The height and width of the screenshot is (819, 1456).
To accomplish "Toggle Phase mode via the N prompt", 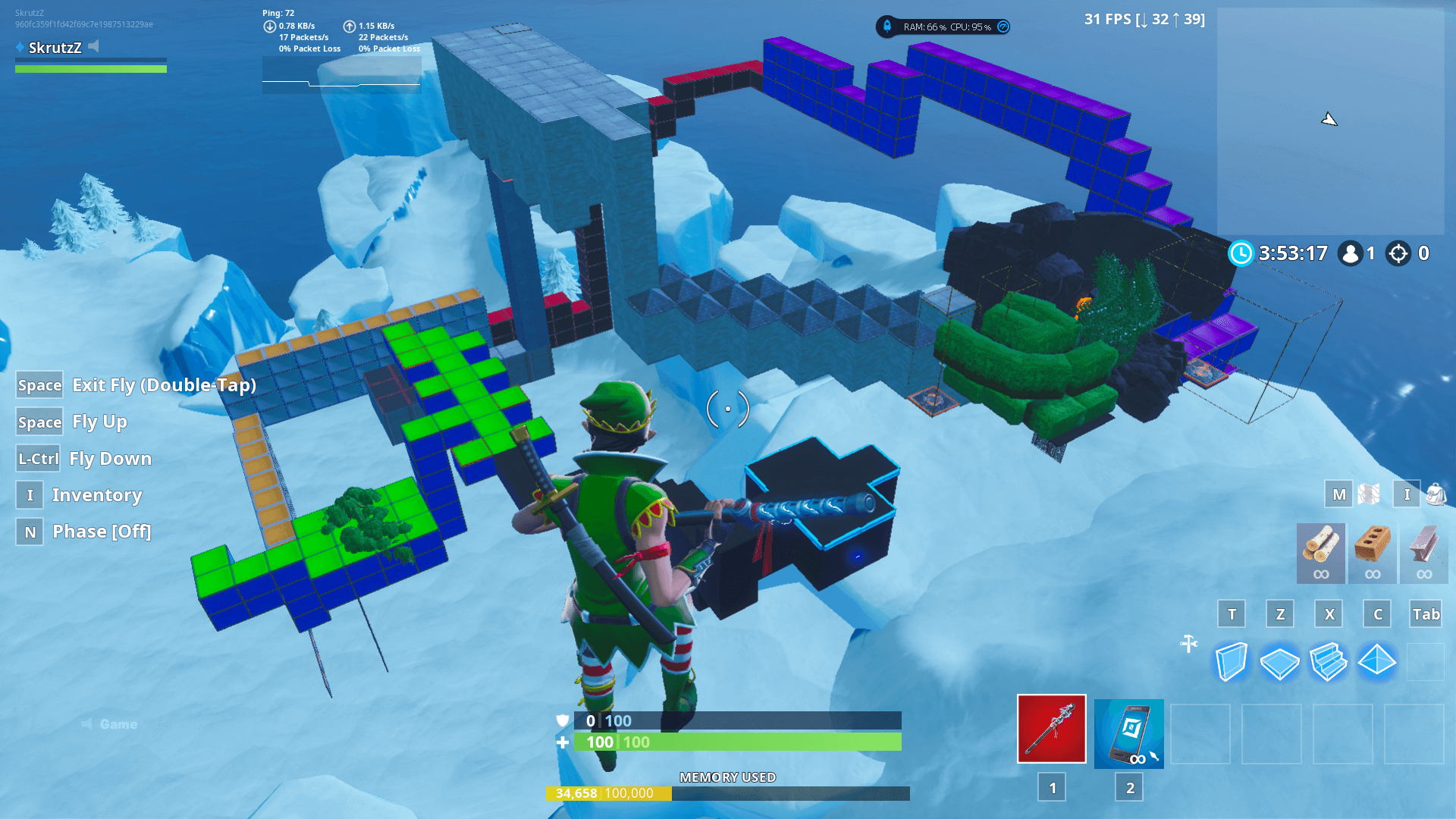I will click(29, 532).
